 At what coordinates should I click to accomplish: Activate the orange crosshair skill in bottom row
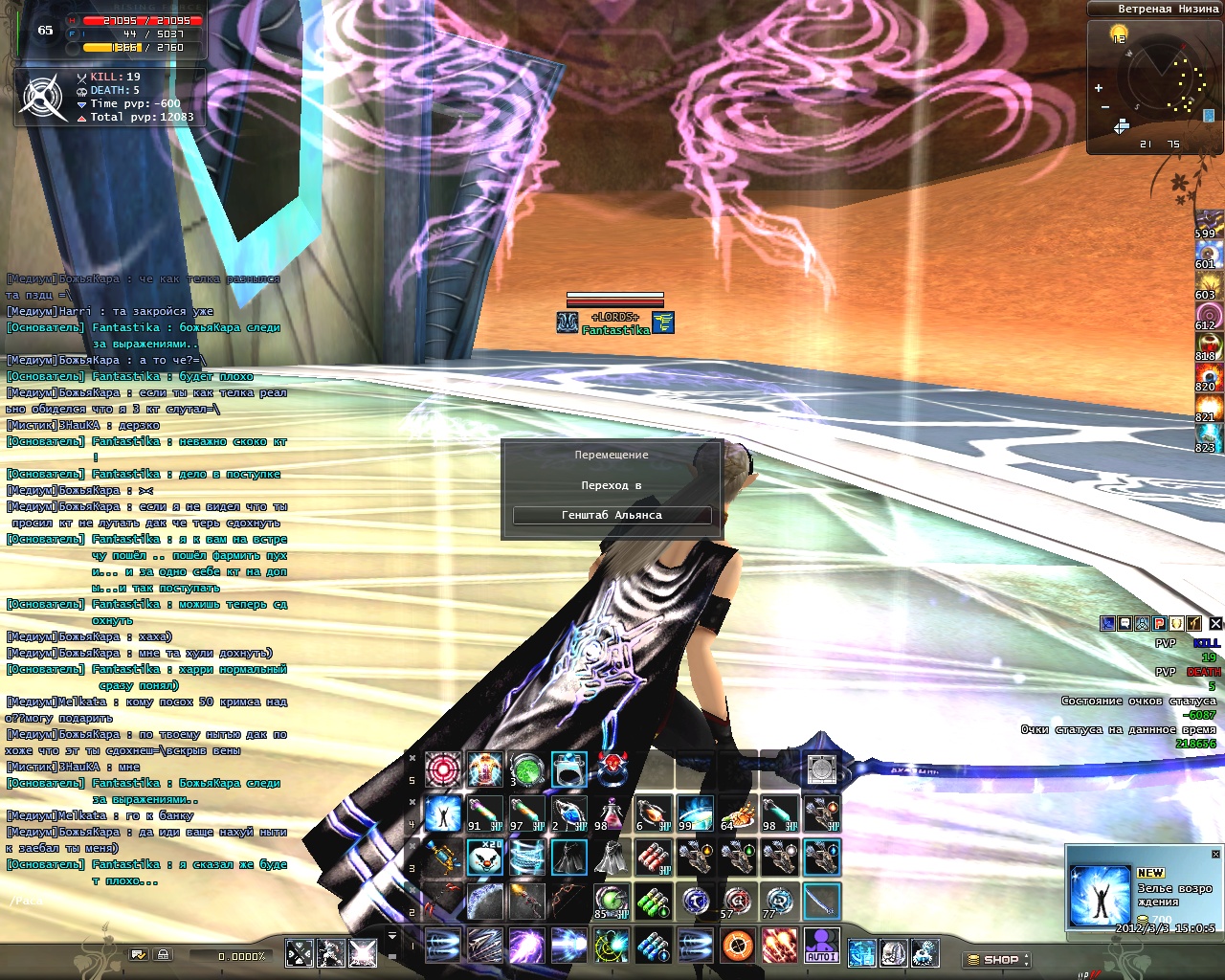[x=737, y=946]
